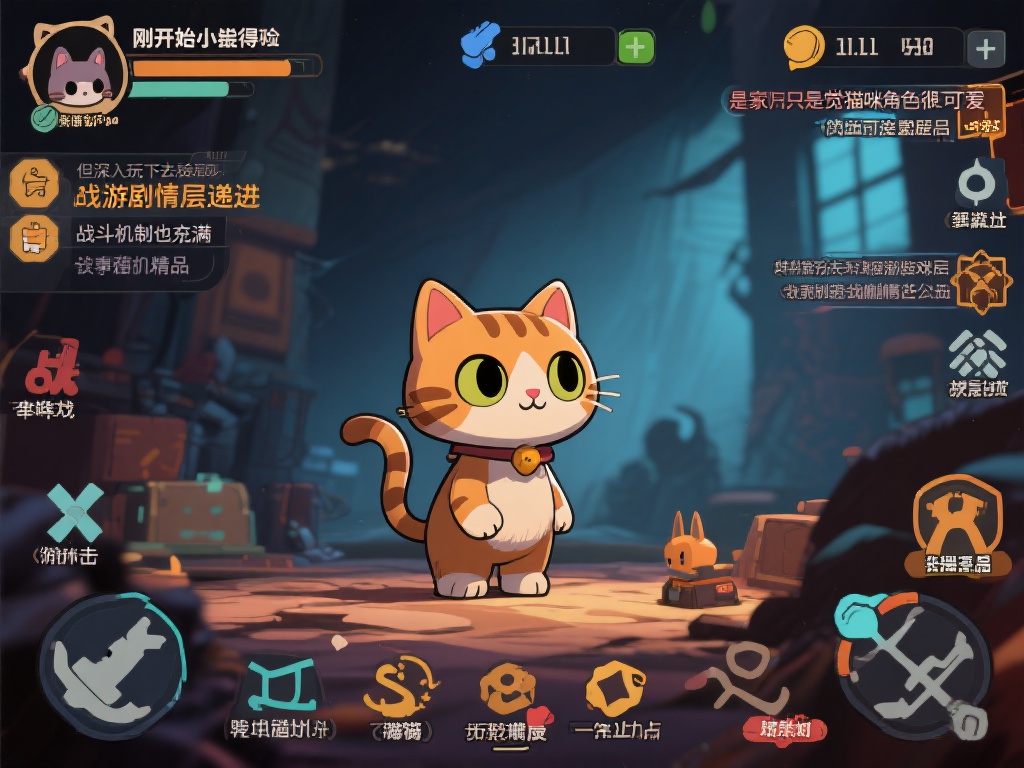Open the white diamond pattern icon
The image size is (1024, 768).
[978, 354]
